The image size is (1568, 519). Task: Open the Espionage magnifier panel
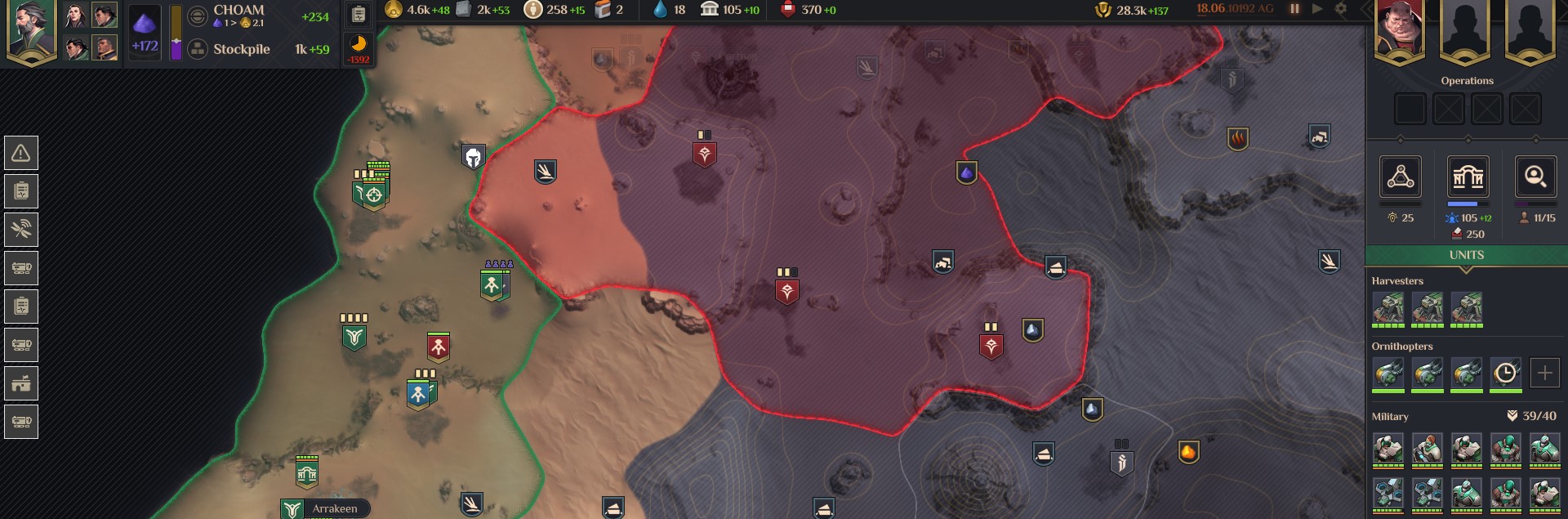[x=1535, y=177]
